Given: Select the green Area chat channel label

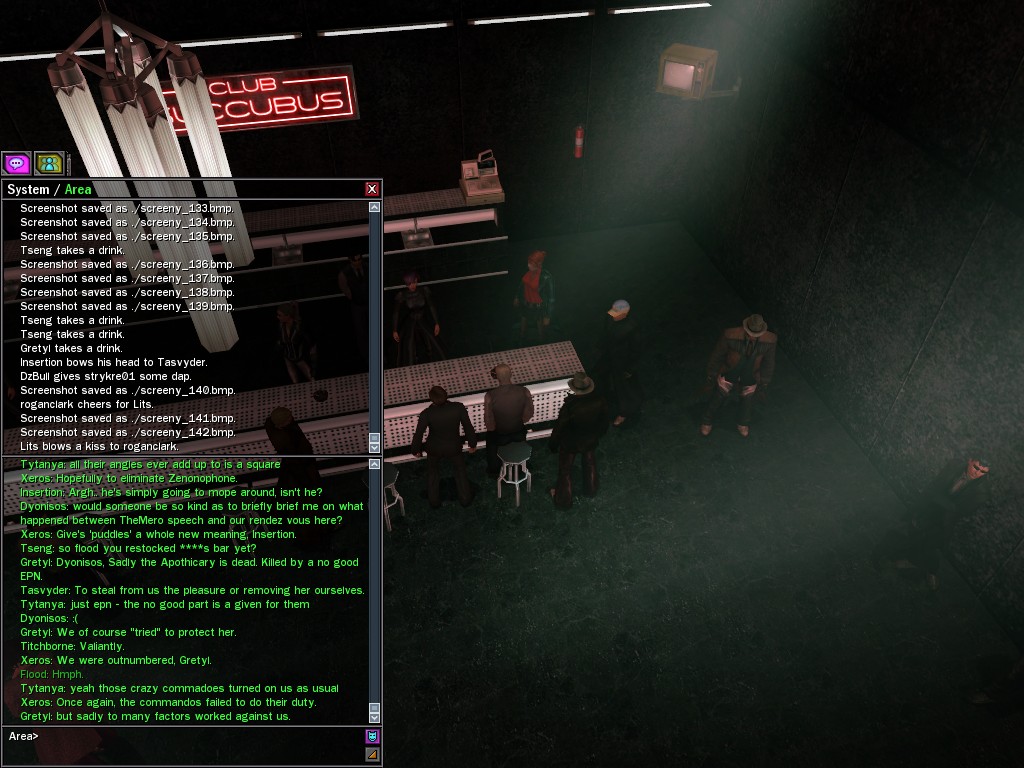Looking at the screenshot, I should (78, 189).
